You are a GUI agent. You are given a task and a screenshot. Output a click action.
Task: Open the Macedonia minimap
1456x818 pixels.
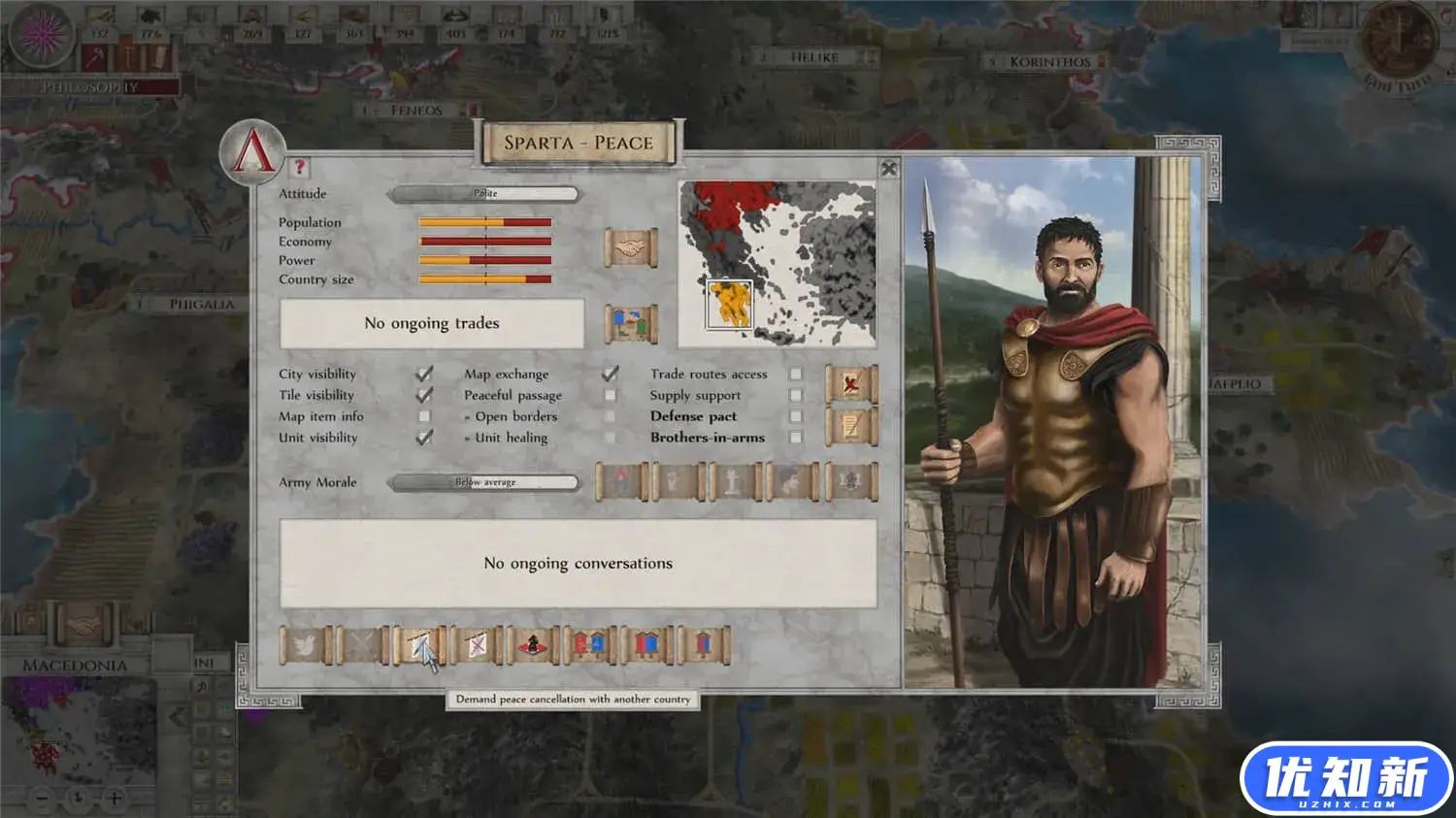click(80, 730)
